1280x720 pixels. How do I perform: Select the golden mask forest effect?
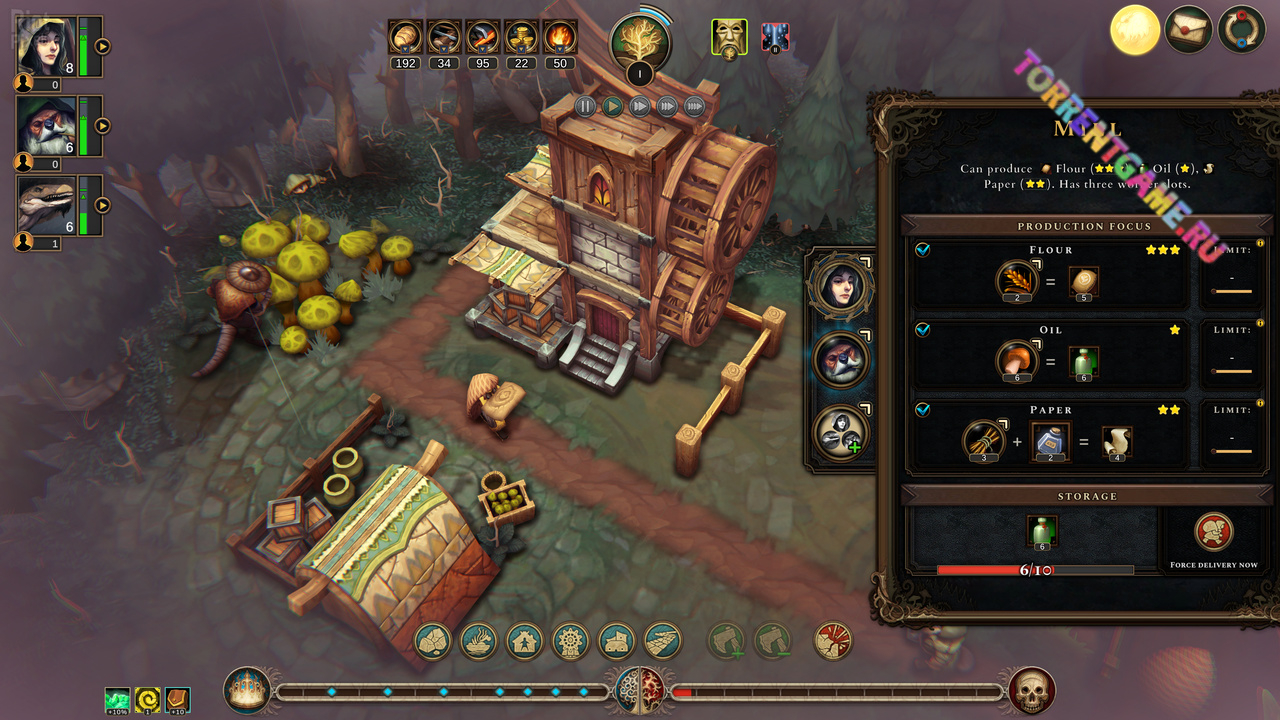coord(729,37)
